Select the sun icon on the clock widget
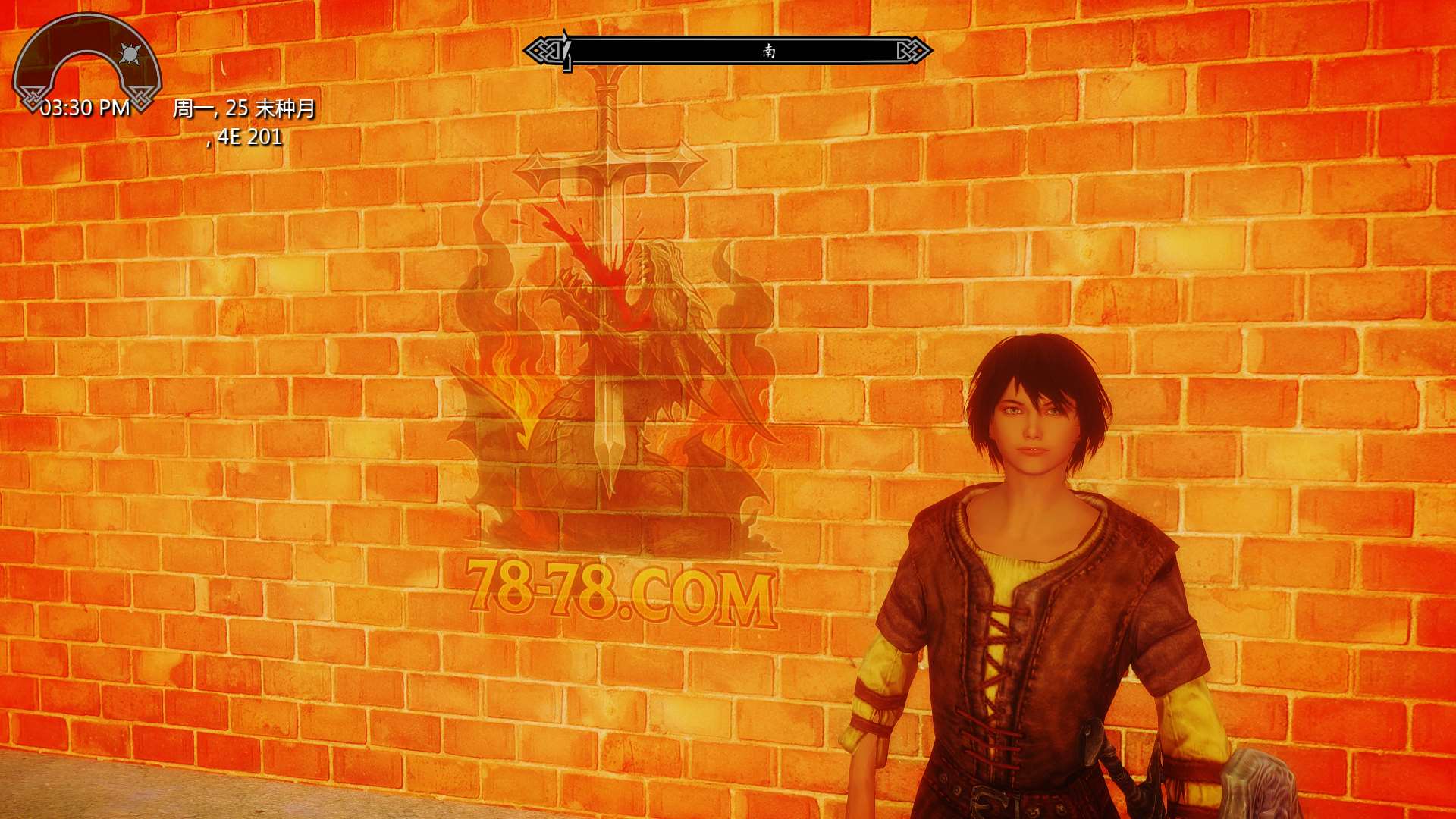The height and width of the screenshot is (819, 1456). click(130, 54)
